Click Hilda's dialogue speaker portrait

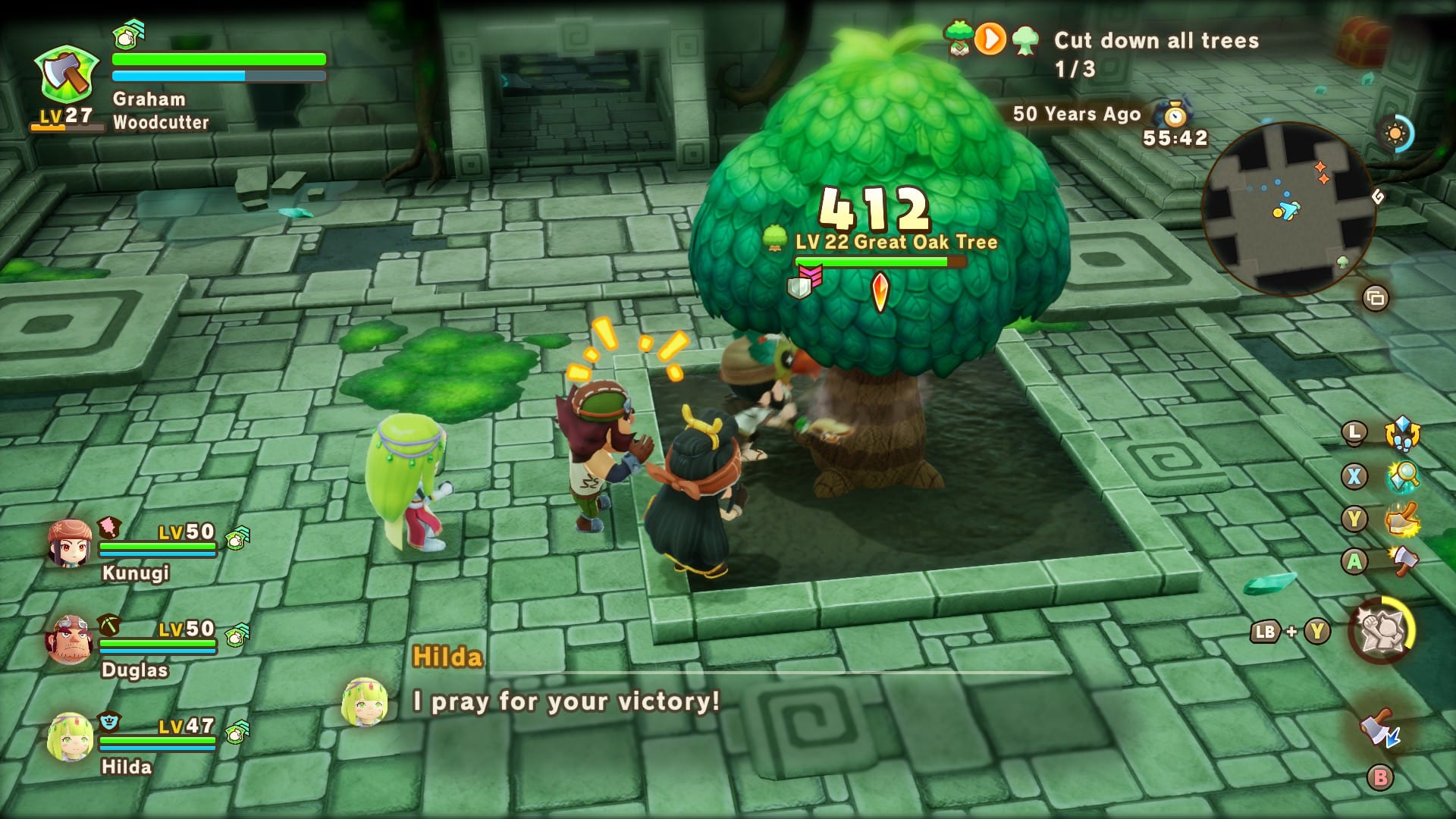coord(365,701)
